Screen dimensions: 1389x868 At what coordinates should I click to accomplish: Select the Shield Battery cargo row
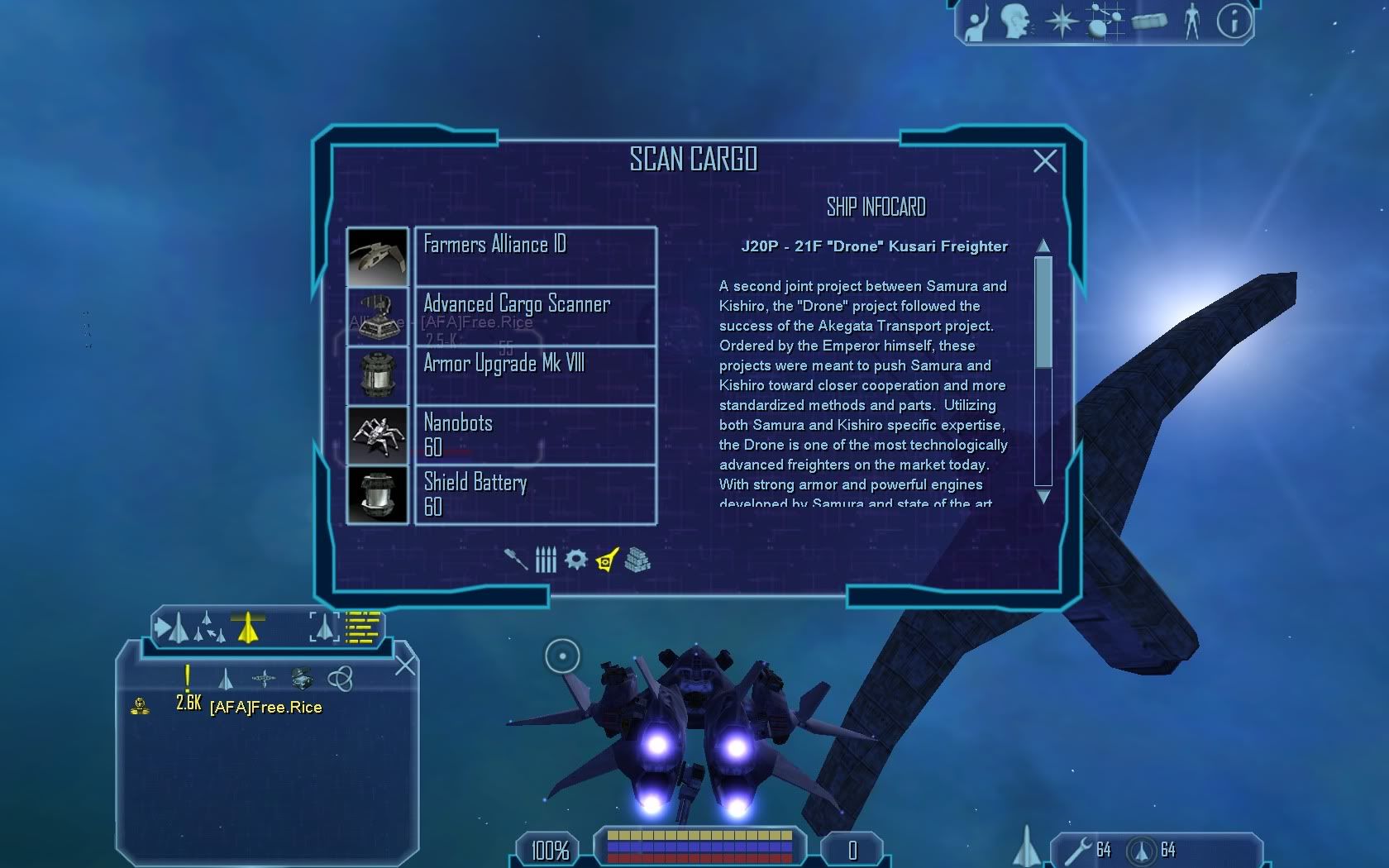tap(535, 494)
